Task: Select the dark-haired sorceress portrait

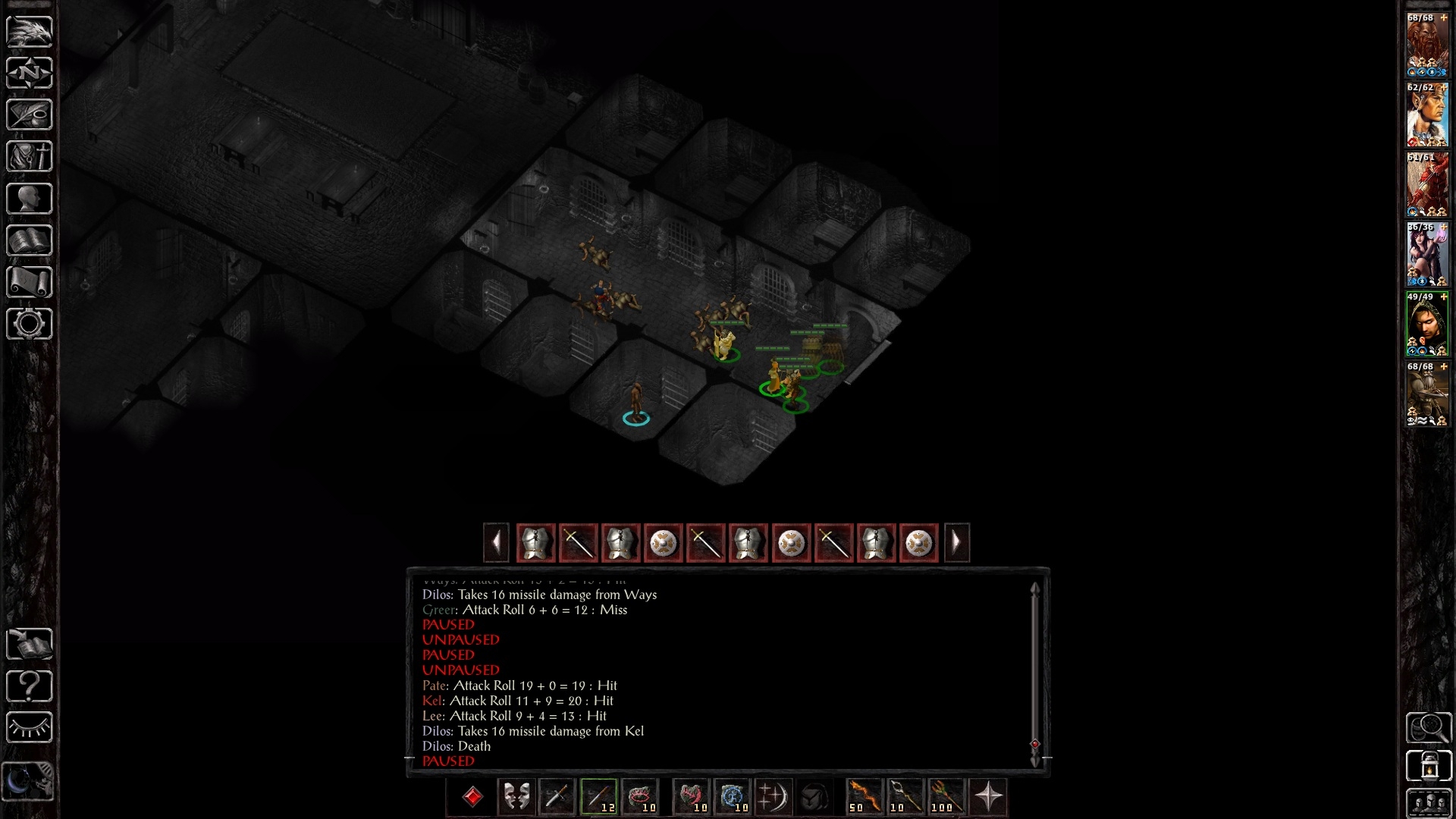Action: point(1427,254)
